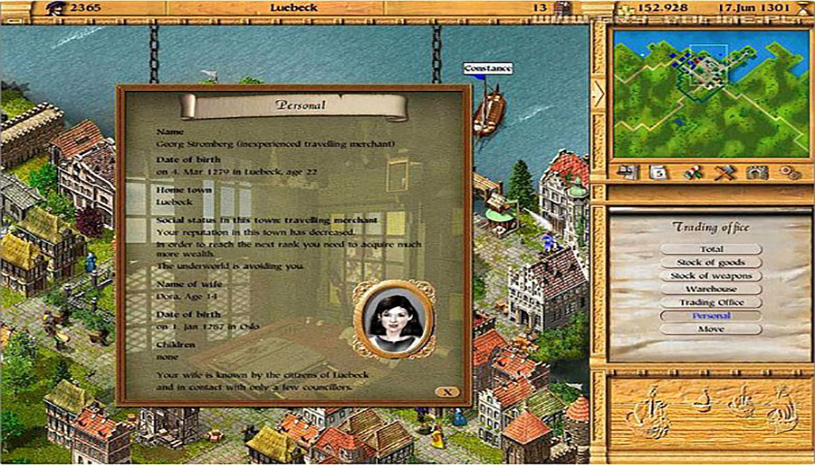Click the wife's portrait medallion
Viewport: 815px width, 465px height.
click(x=392, y=317)
